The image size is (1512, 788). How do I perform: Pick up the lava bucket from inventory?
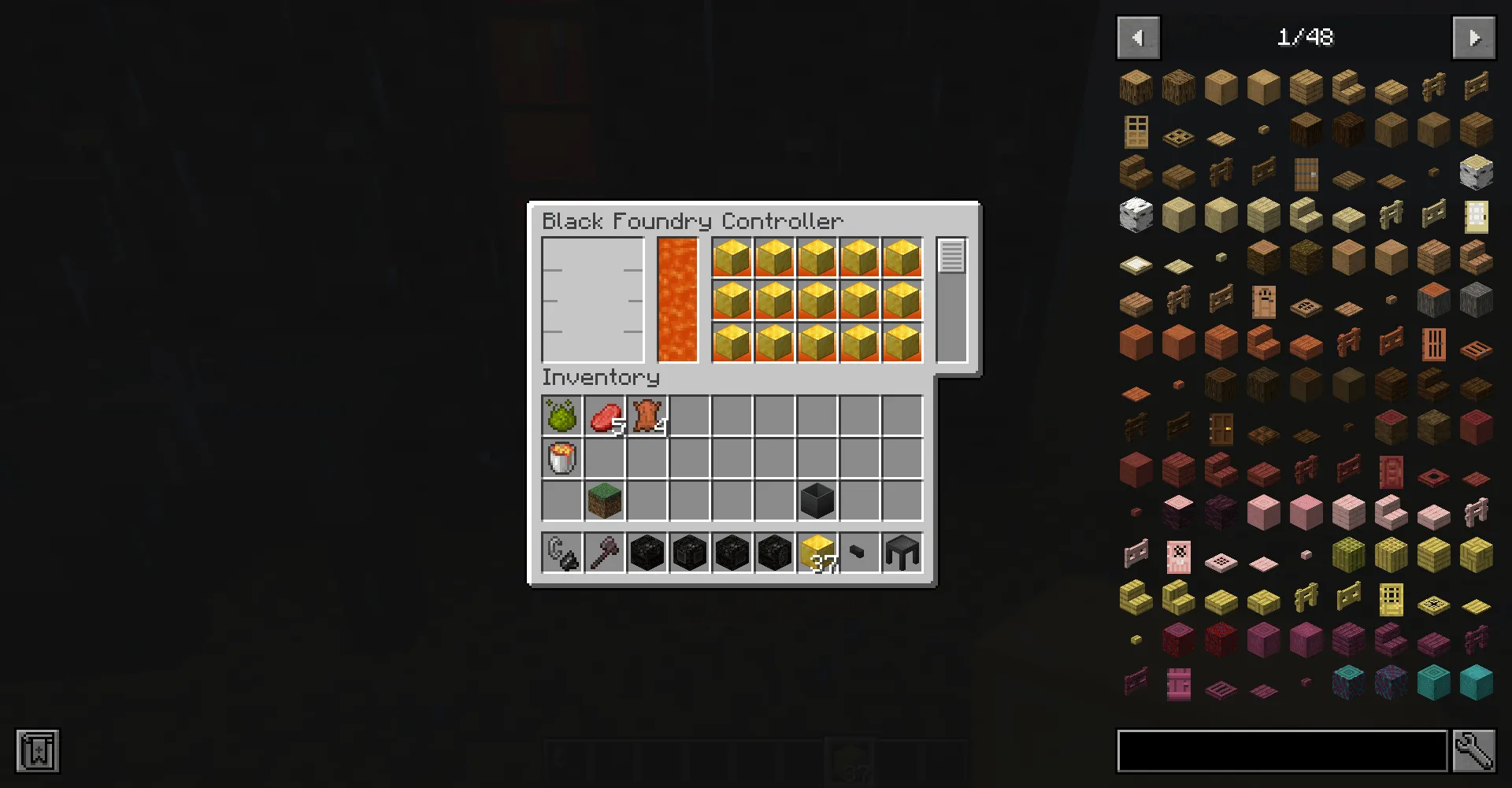coord(561,457)
